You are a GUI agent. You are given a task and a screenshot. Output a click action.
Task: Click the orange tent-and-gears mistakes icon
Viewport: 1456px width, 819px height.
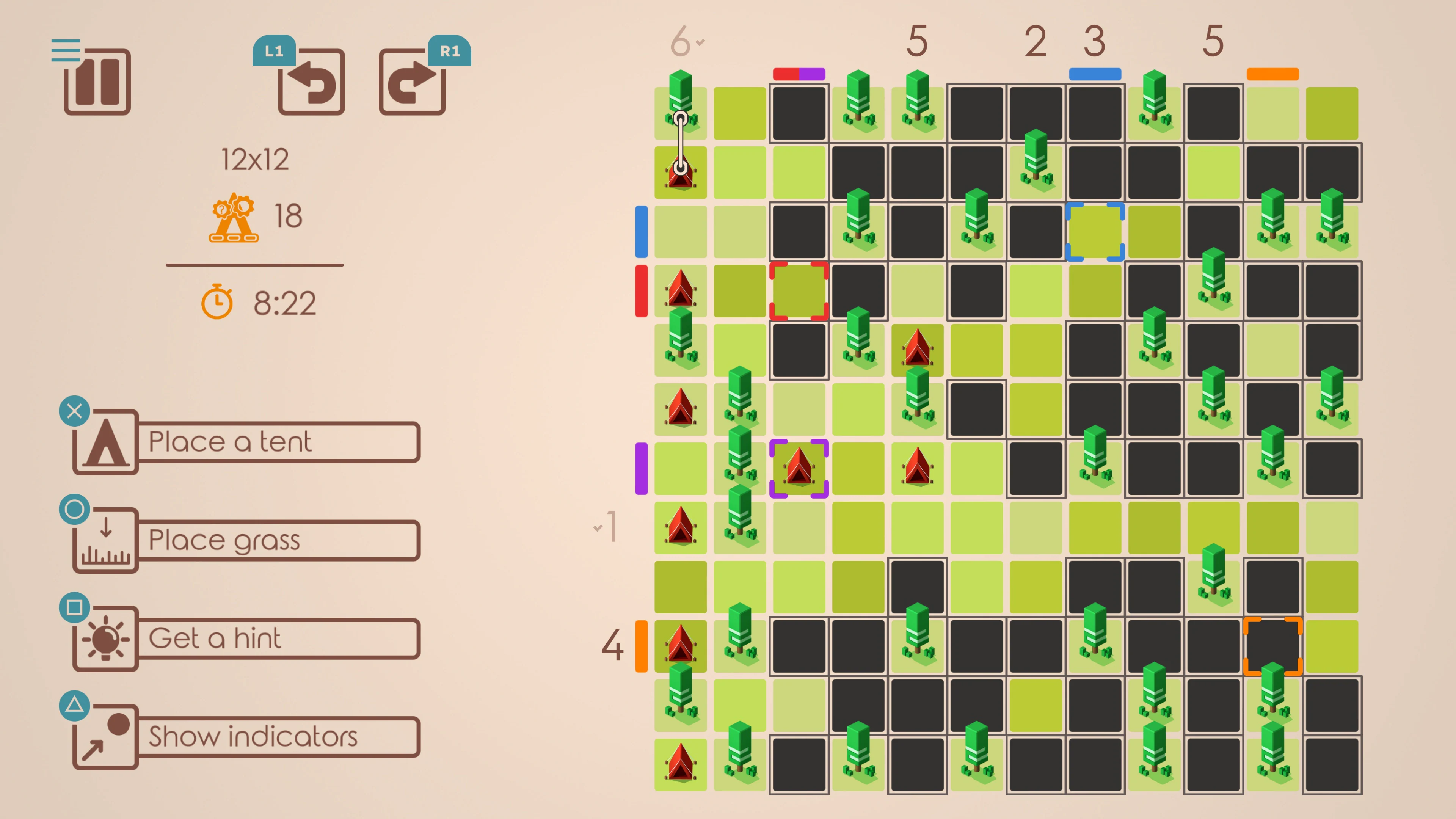coord(234,218)
